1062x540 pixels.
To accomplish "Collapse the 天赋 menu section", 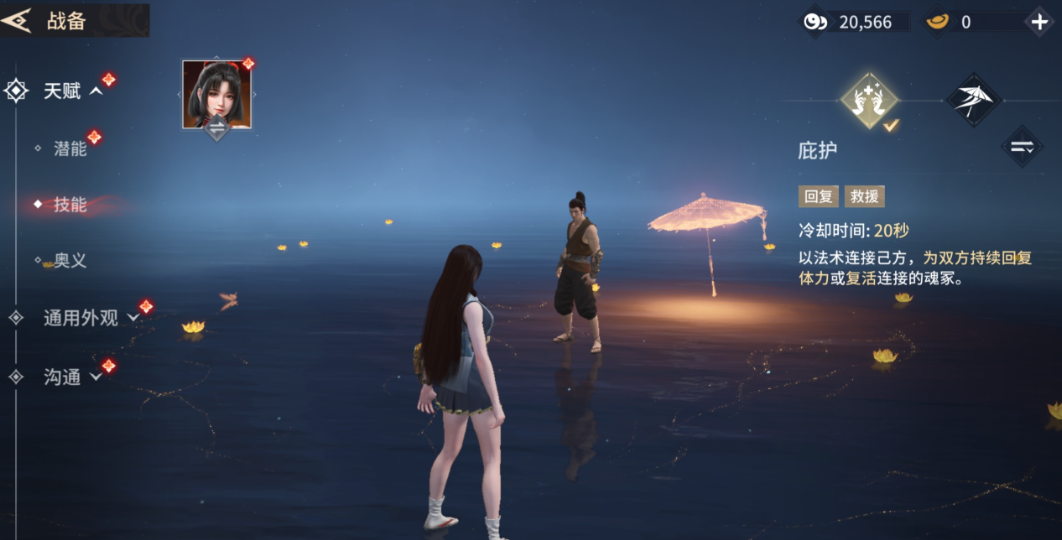I will 72,91.
